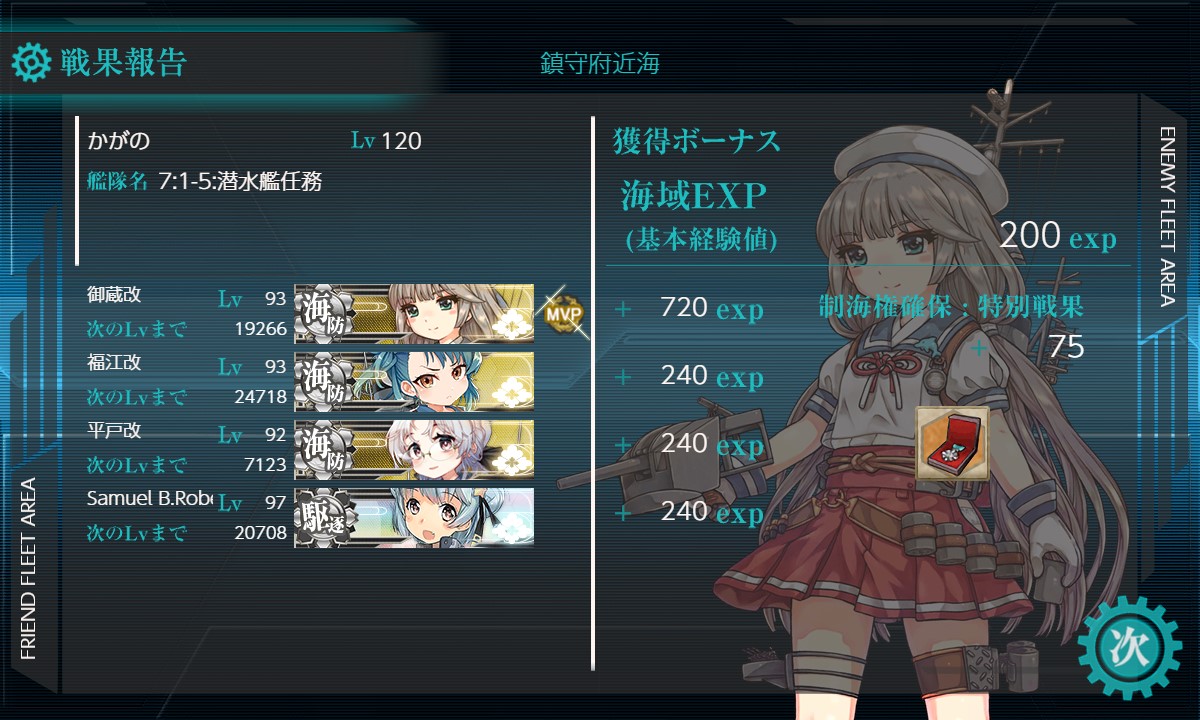Click the medal box reward icon
Image resolution: width=1200 pixels, height=720 pixels.
pos(952,443)
